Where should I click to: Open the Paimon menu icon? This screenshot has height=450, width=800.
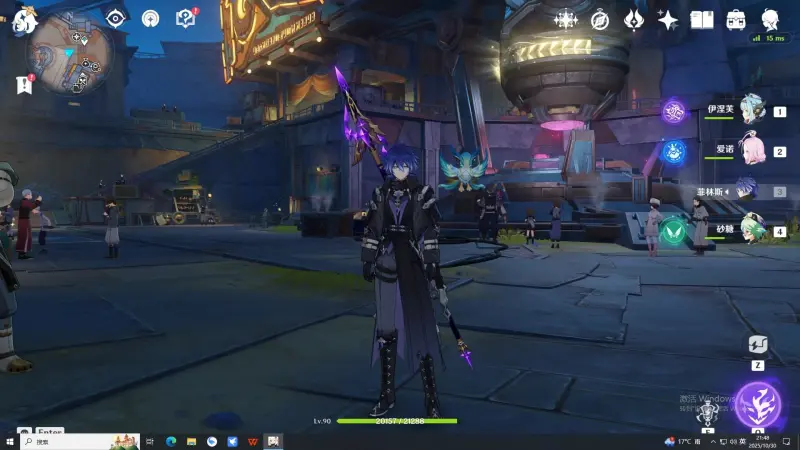click(x=23, y=20)
